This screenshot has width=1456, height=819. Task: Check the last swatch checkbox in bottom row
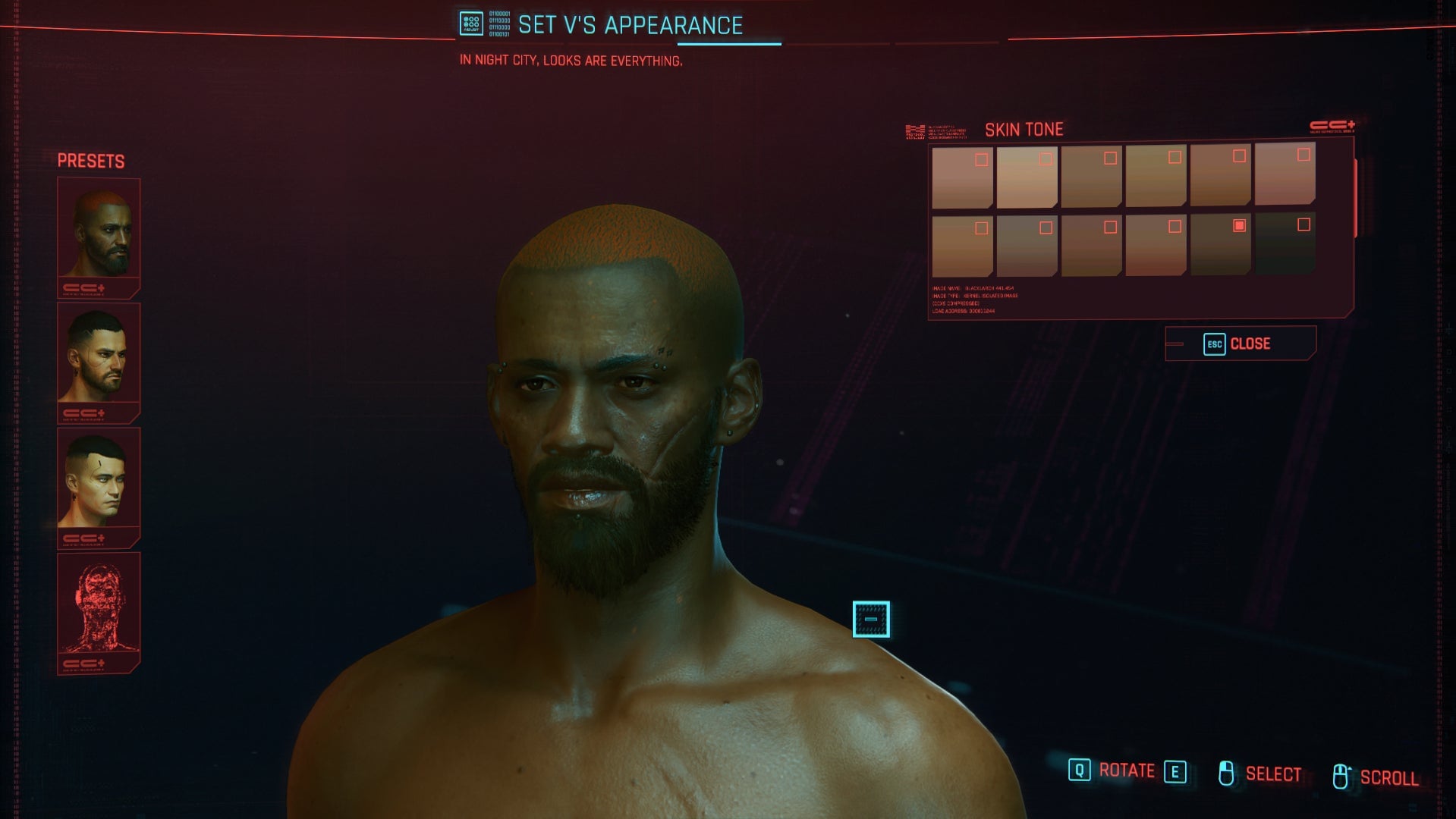1303,225
